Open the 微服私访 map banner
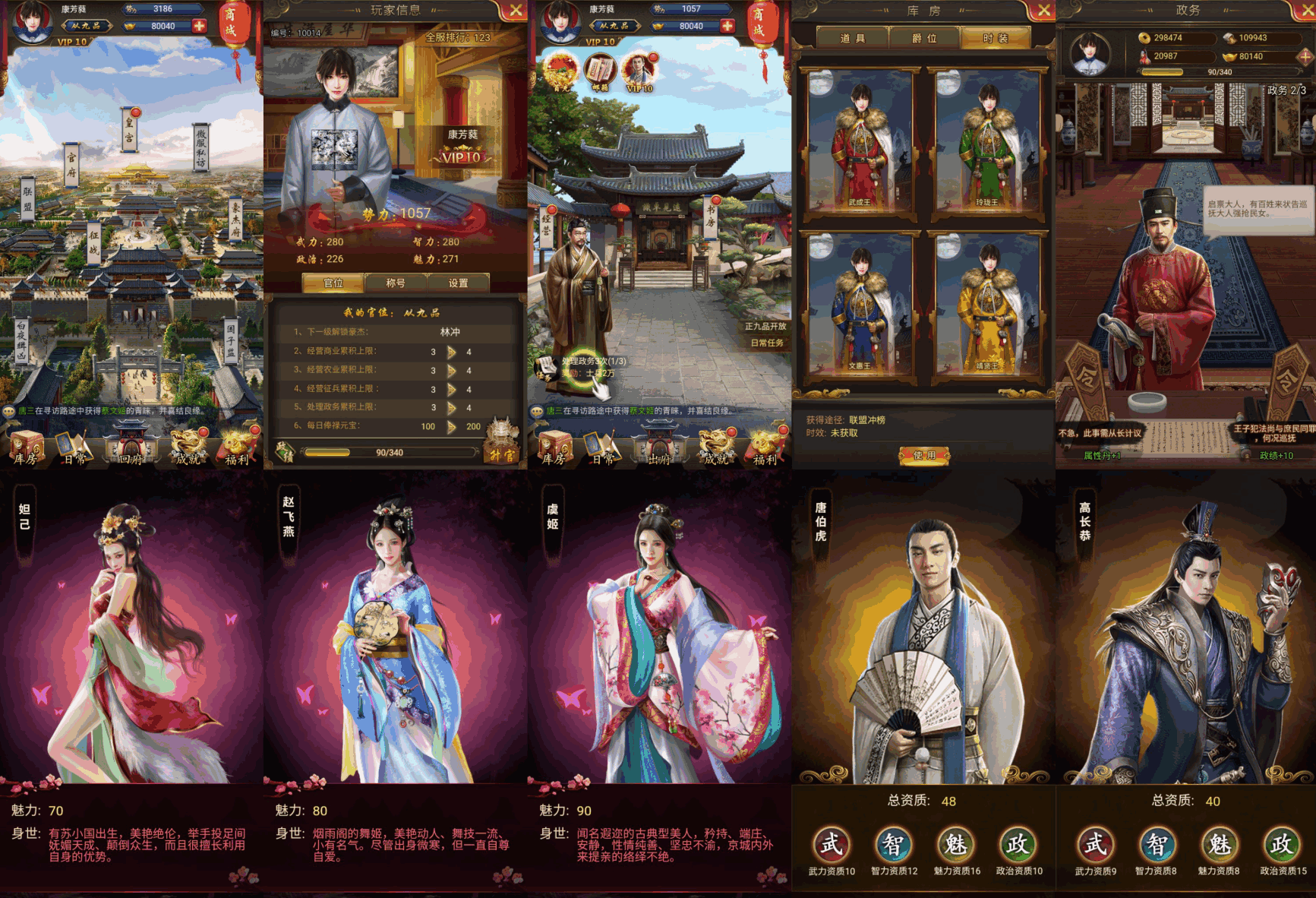 [201, 148]
